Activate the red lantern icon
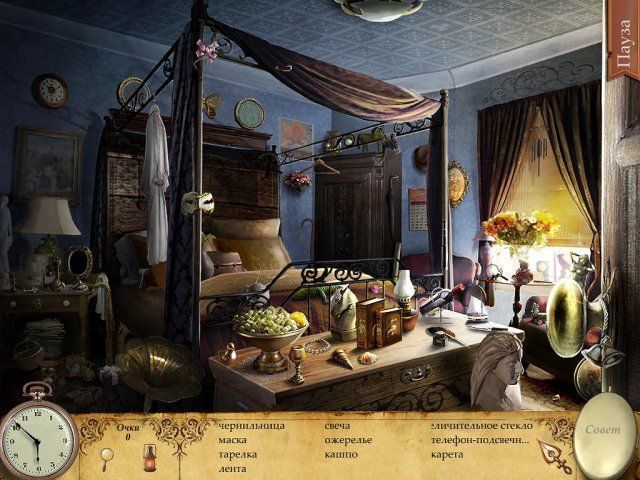640x480 pixels. click(148, 456)
